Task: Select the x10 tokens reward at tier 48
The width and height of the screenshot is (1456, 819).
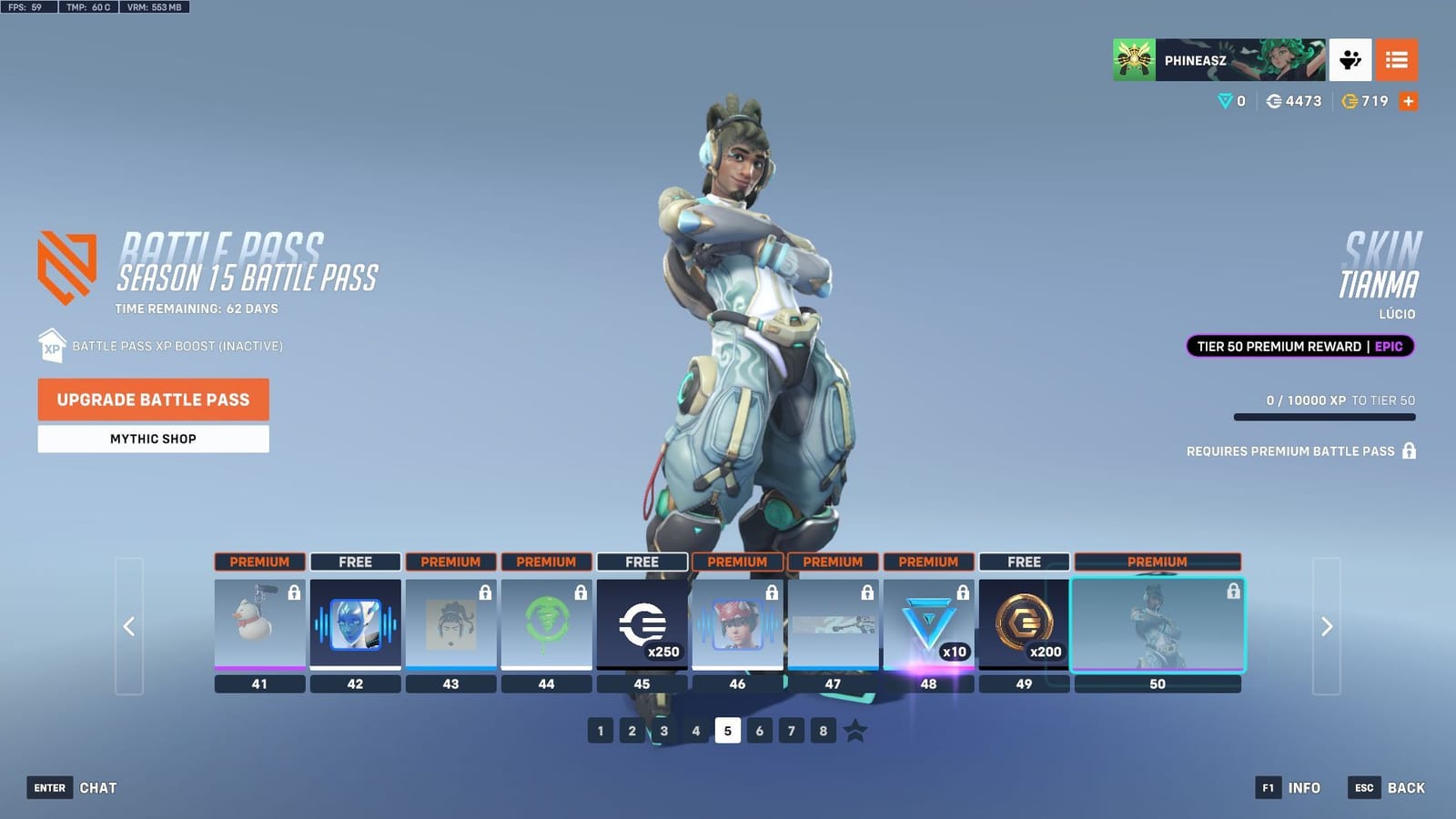Action: (x=929, y=623)
